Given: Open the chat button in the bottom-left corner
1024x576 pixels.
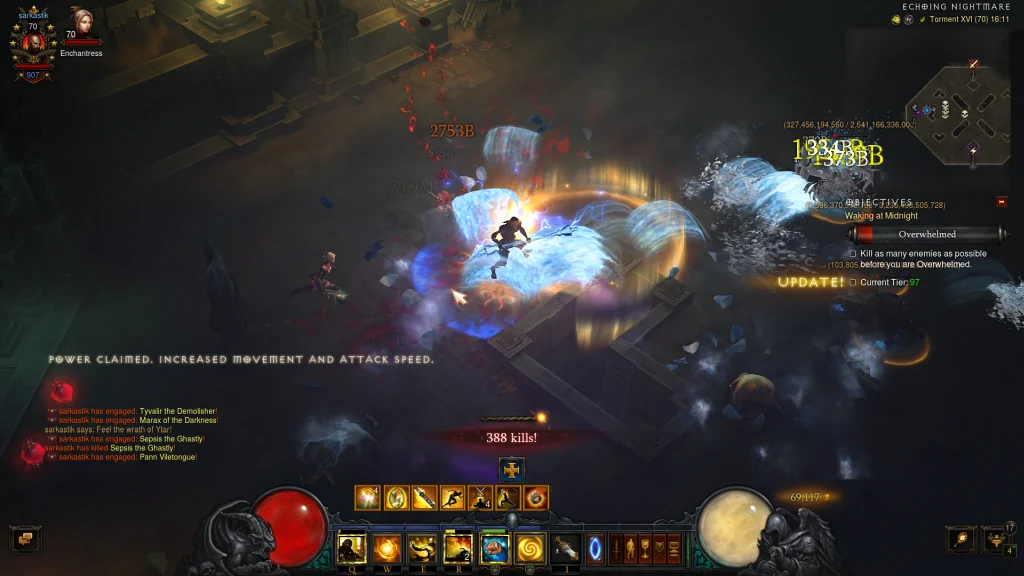Looking at the screenshot, I should click(x=25, y=540).
